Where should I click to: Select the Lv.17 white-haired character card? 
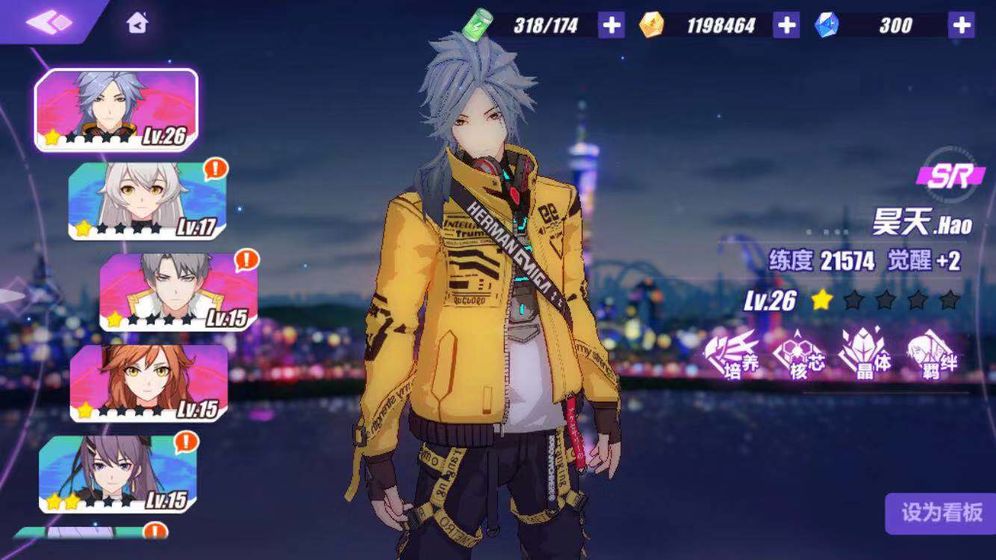pos(147,201)
